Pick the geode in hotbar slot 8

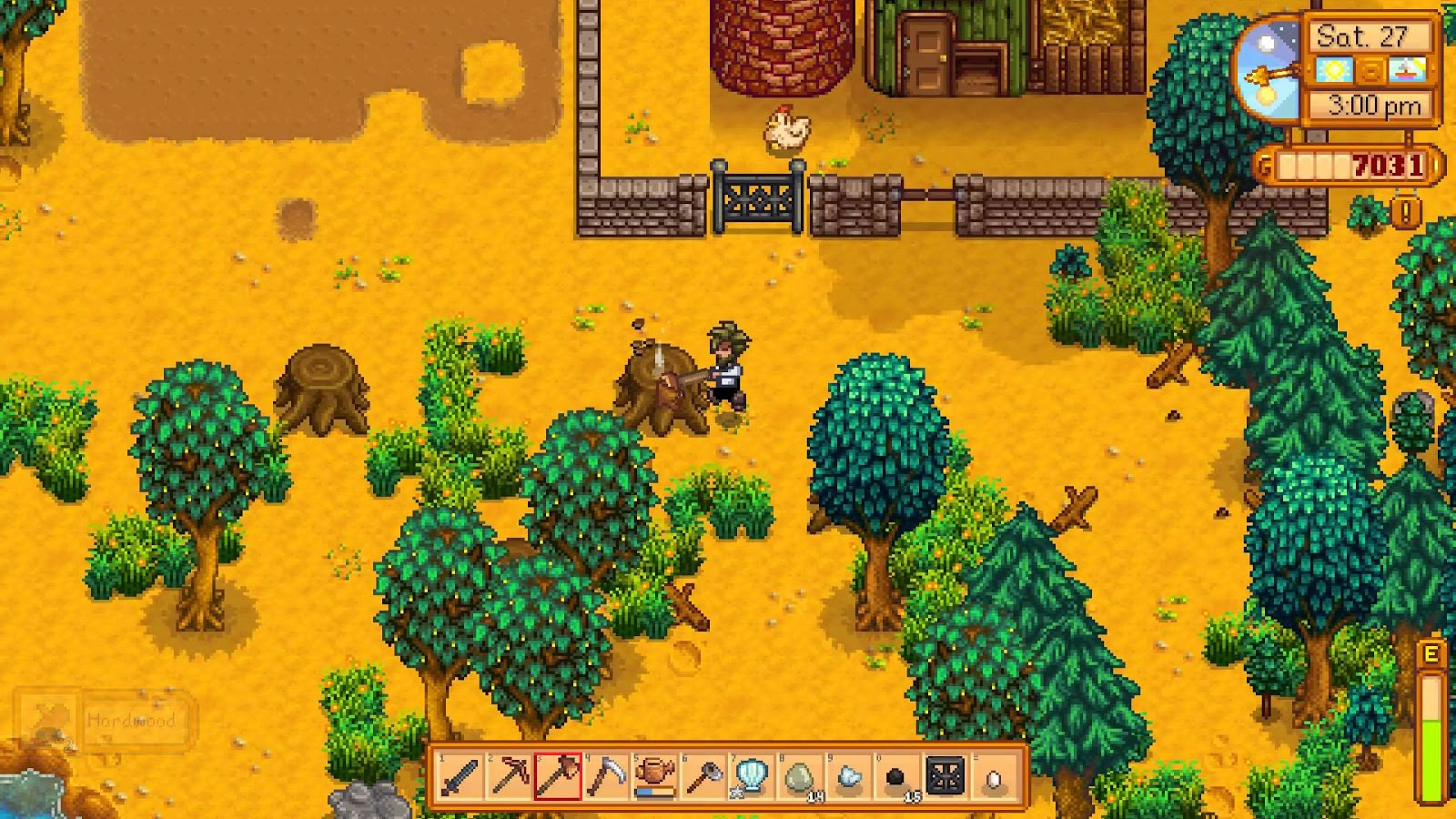pos(798,778)
